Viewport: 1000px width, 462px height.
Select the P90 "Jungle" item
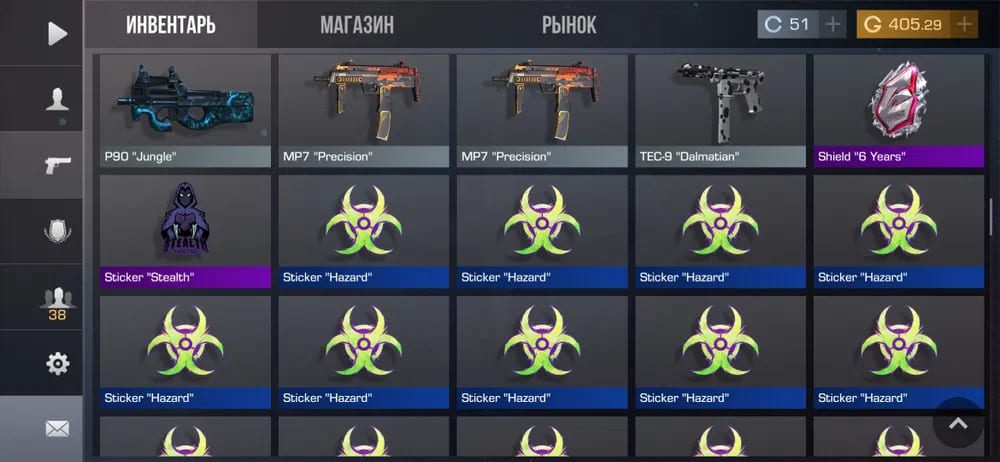pos(186,110)
